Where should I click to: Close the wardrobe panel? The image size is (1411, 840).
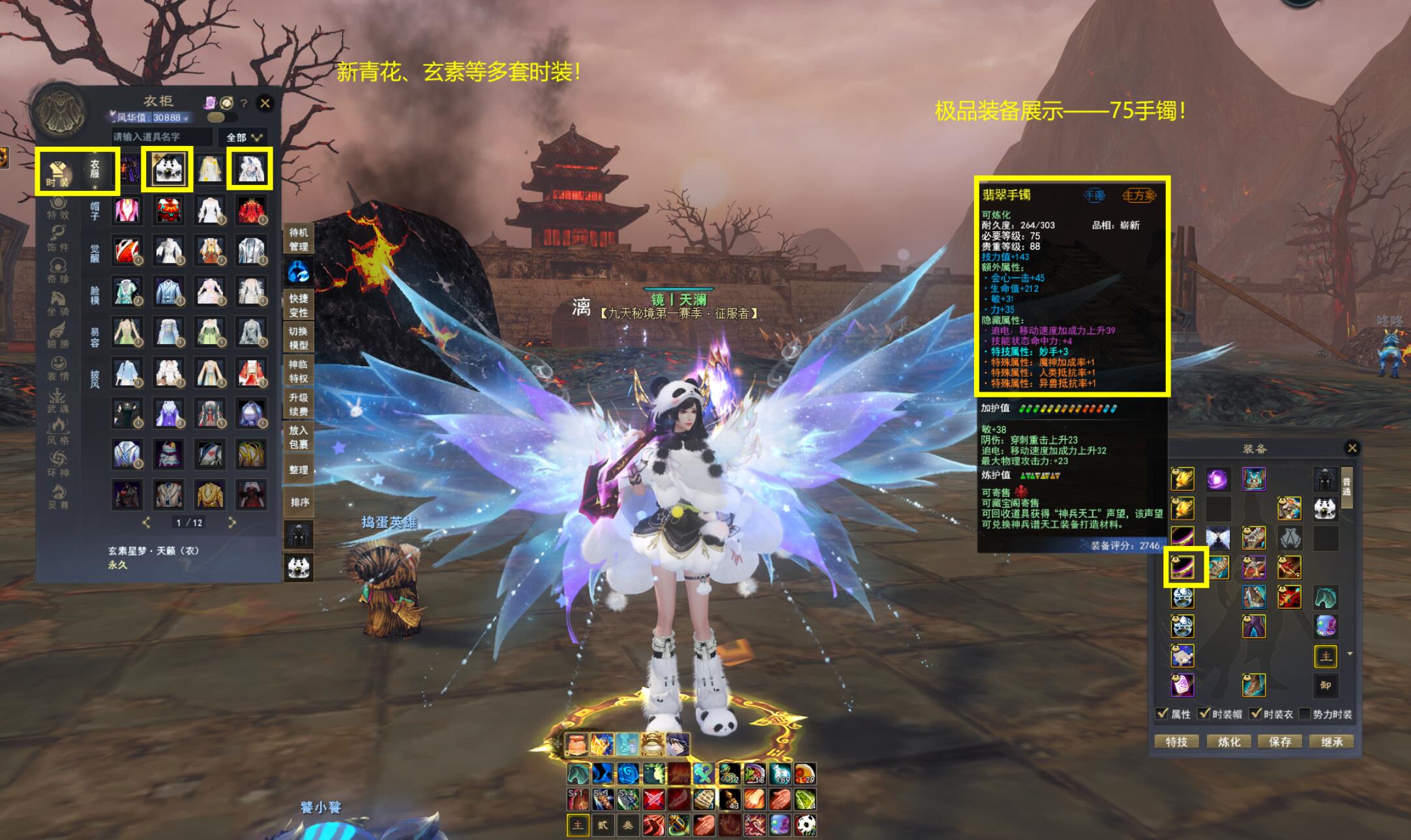click(265, 103)
